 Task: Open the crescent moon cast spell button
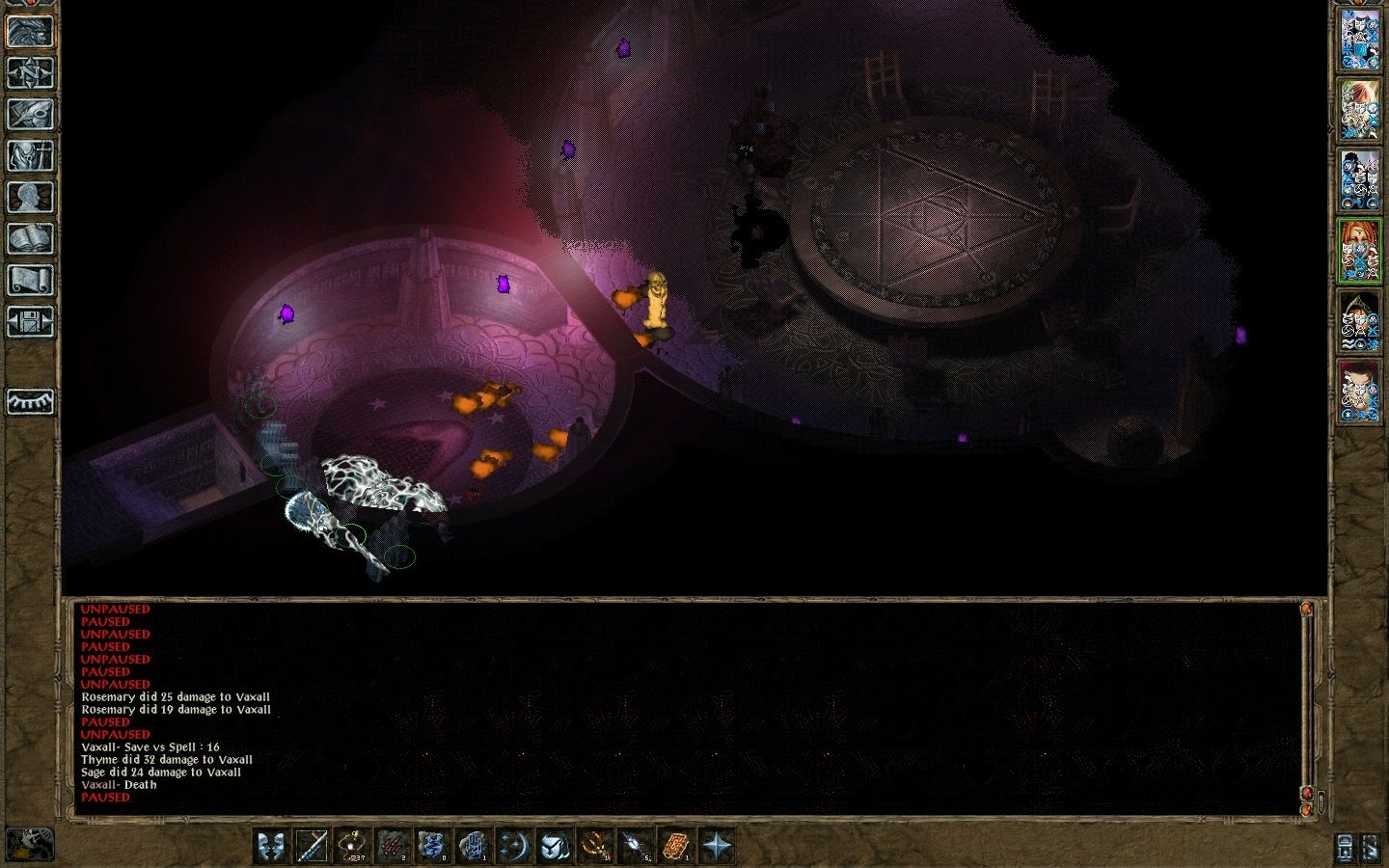[514, 846]
